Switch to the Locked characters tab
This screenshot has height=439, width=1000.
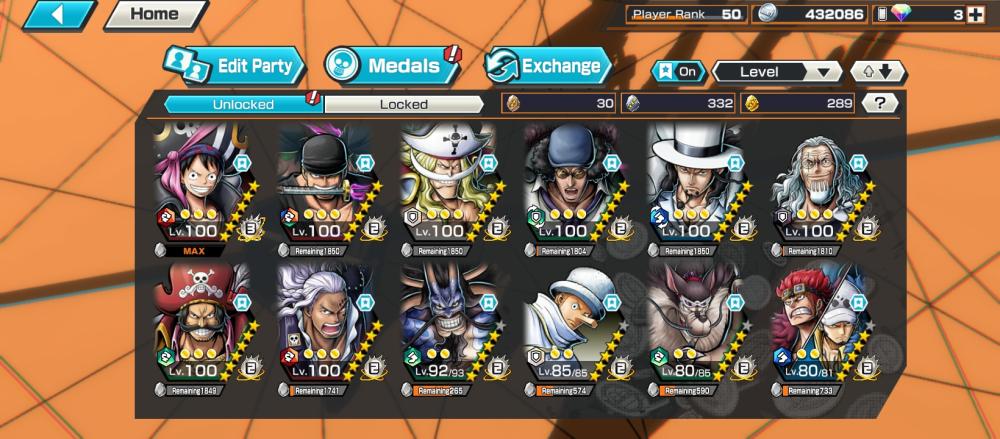404,104
